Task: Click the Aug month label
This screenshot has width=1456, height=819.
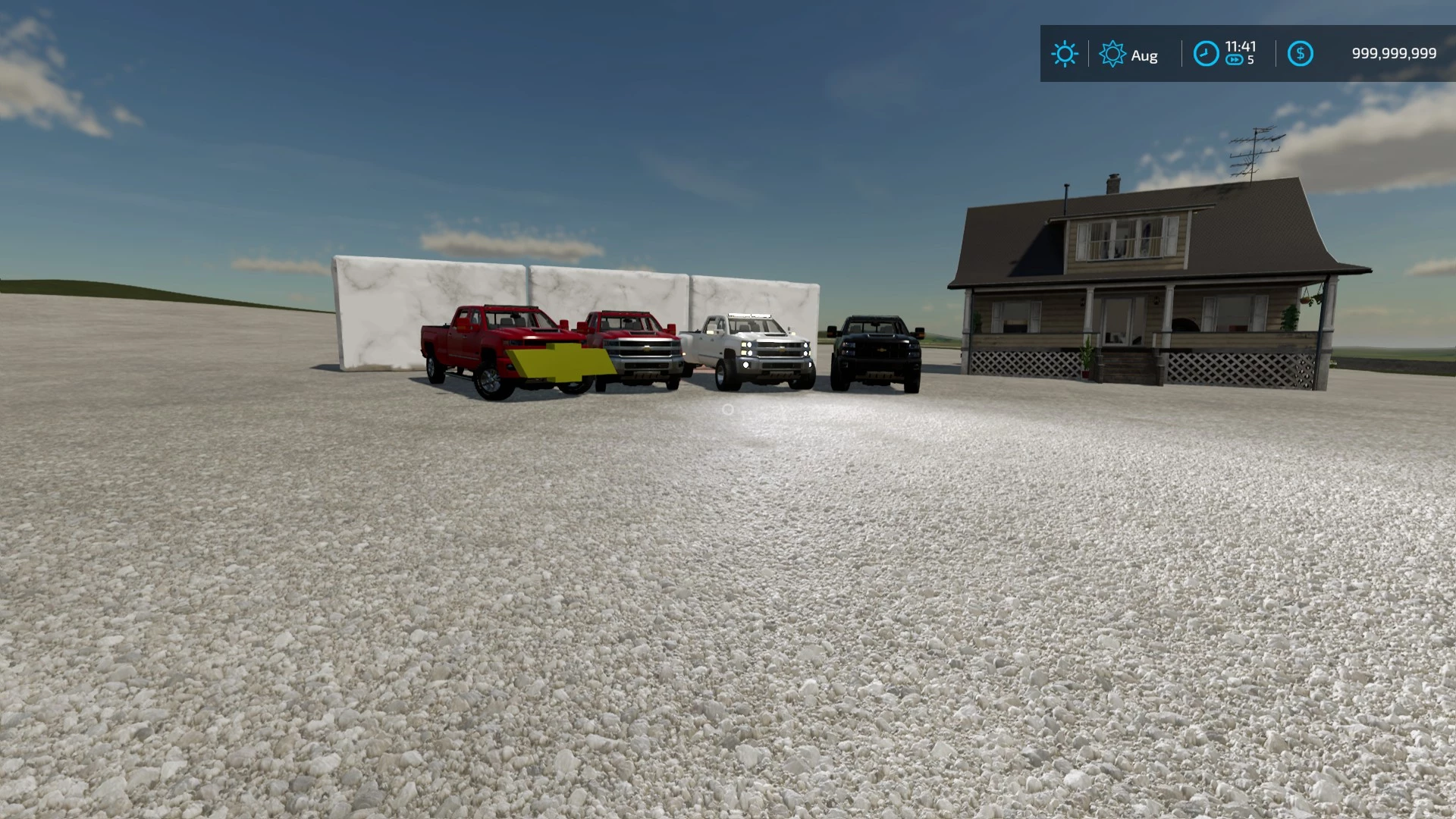Action: [1145, 55]
